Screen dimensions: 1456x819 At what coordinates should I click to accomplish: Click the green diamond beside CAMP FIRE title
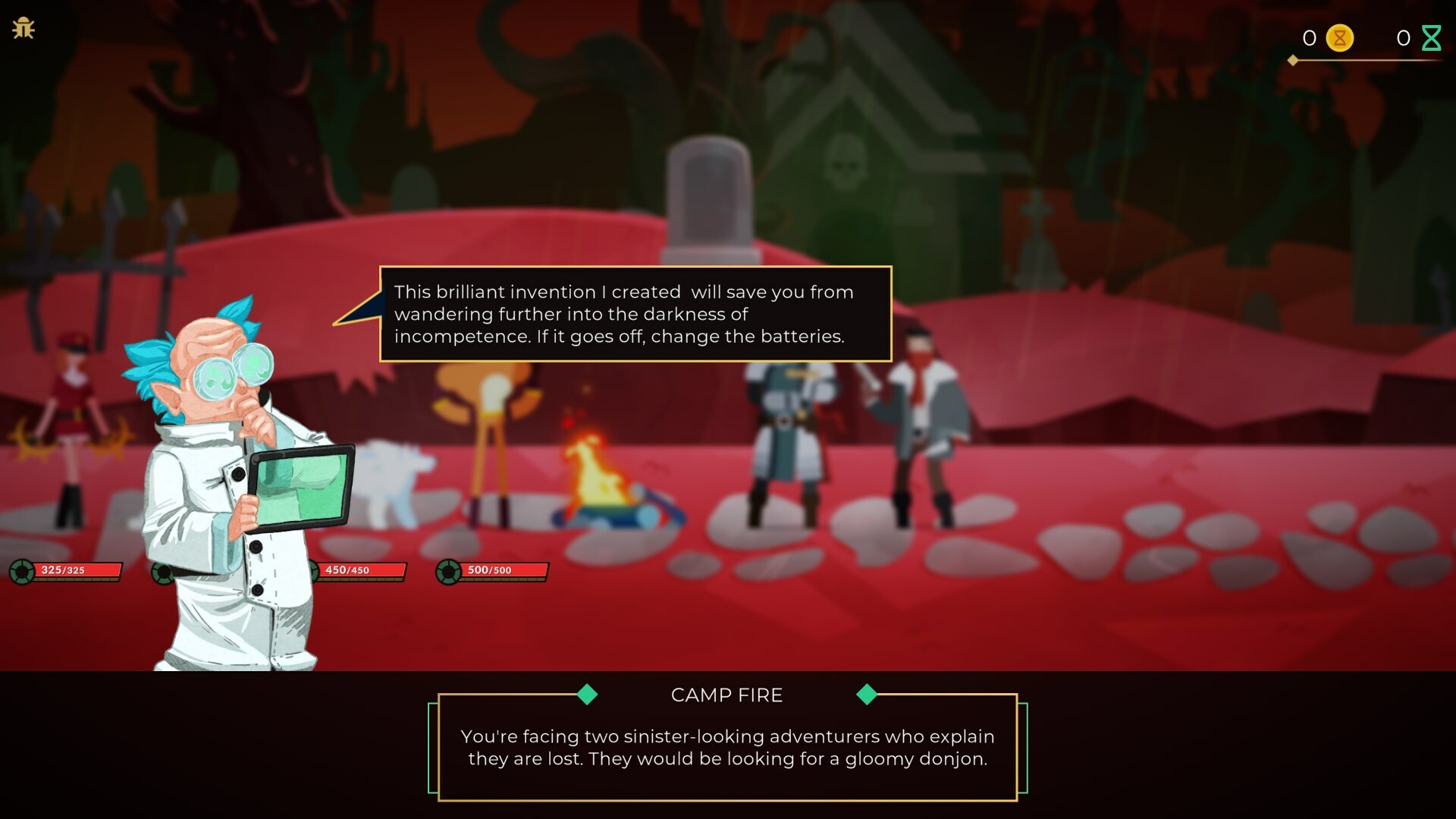pyautogui.click(x=587, y=695)
